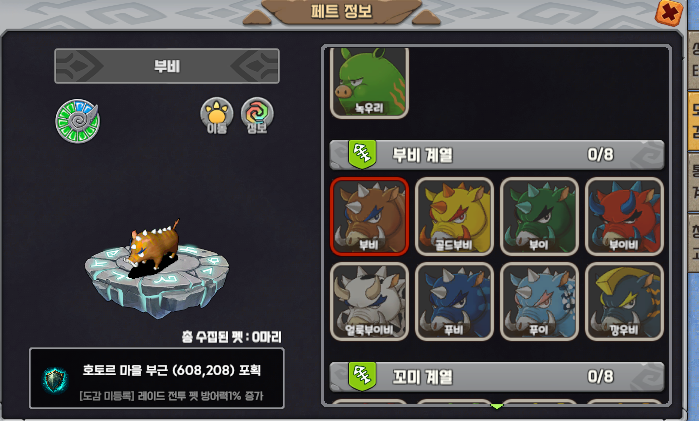Select the dark blue 푸비 pet
This screenshot has height=421, width=699.
[x=454, y=300]
